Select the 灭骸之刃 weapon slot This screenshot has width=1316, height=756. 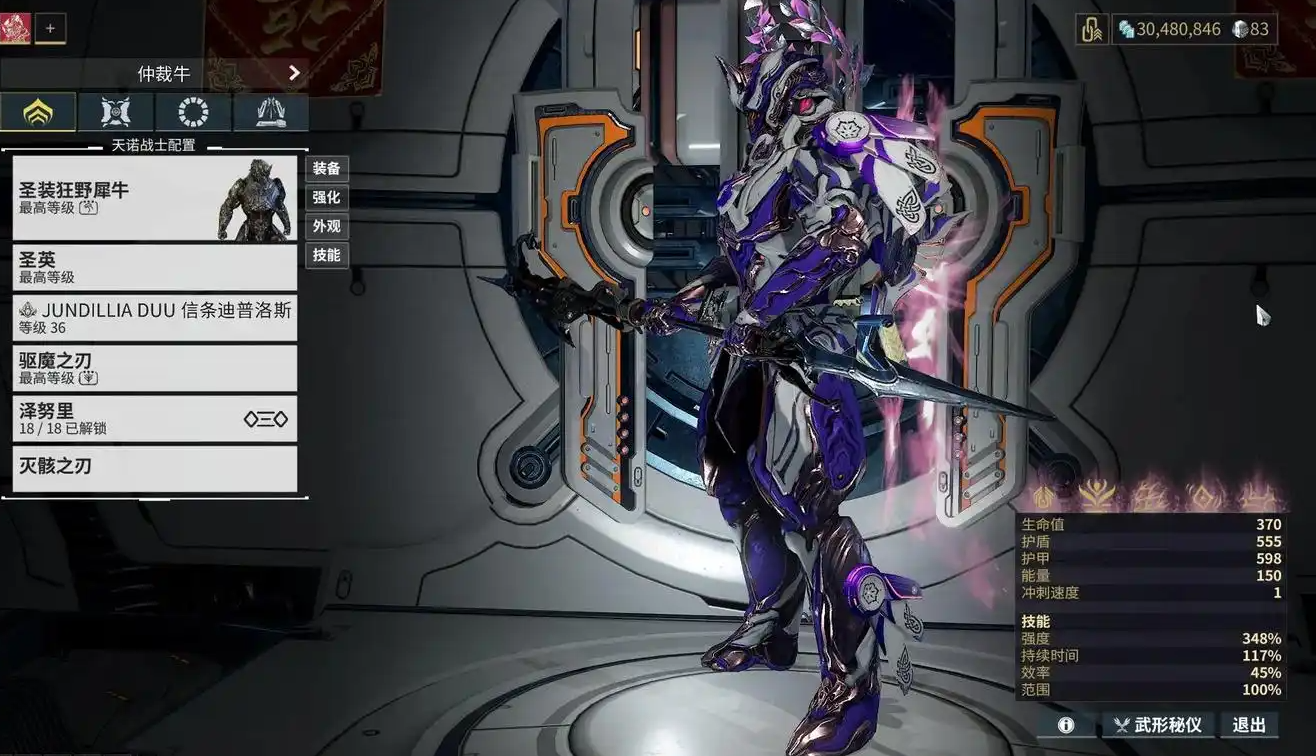[155, 468]
